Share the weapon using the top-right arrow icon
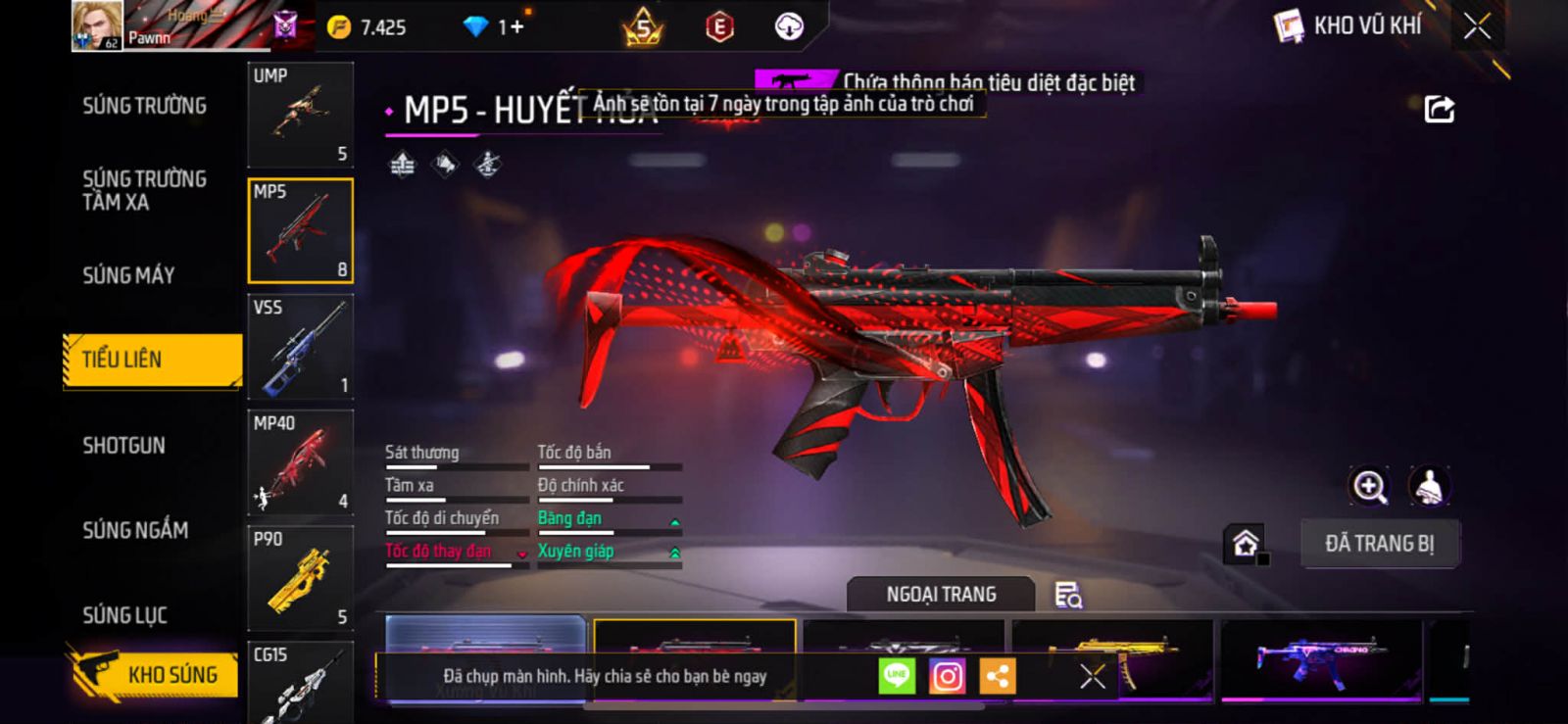 (1439, 109)
